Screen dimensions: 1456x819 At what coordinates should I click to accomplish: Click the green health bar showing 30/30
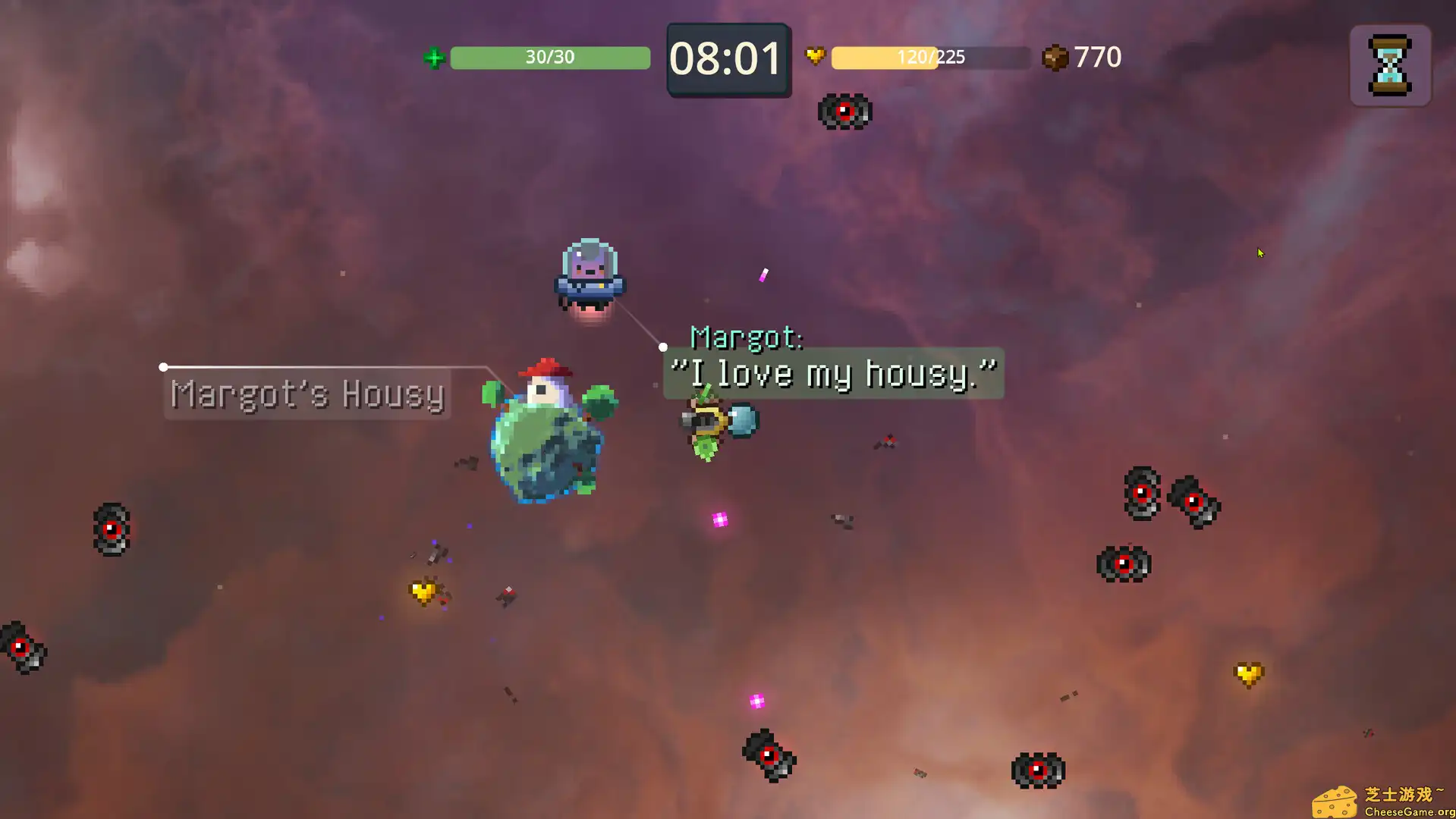click(549, 57)
